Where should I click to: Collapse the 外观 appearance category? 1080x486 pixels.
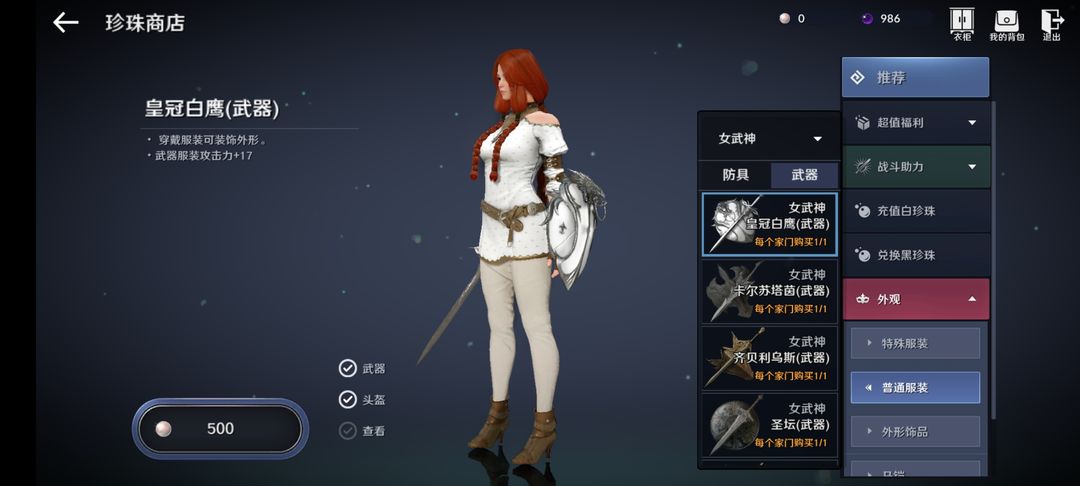point(916,299)
